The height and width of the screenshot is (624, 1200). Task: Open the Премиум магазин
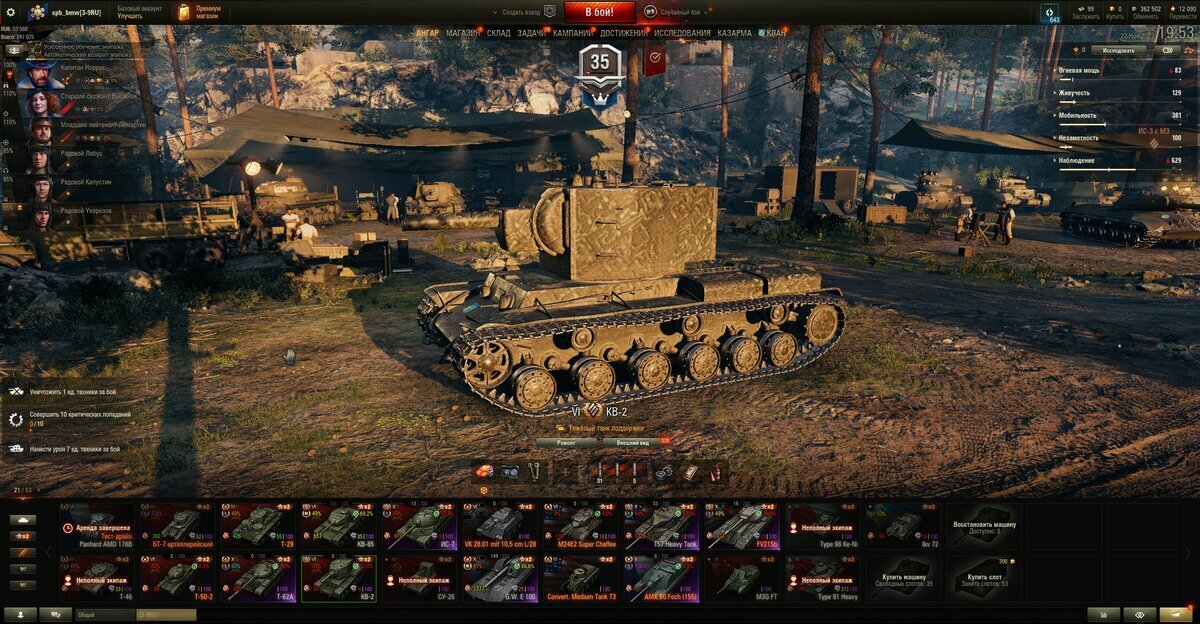click(200, 12)
